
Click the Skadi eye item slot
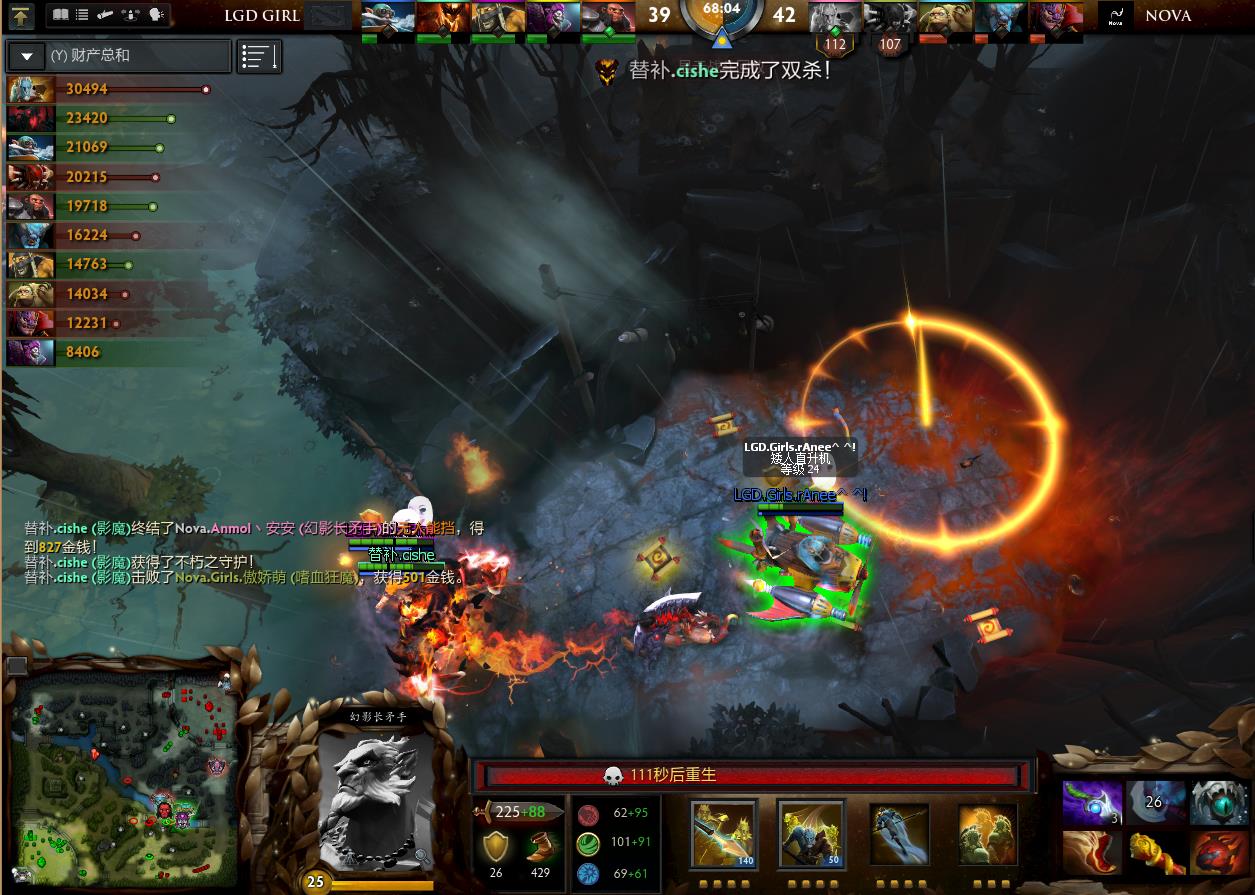point(1219,804)
